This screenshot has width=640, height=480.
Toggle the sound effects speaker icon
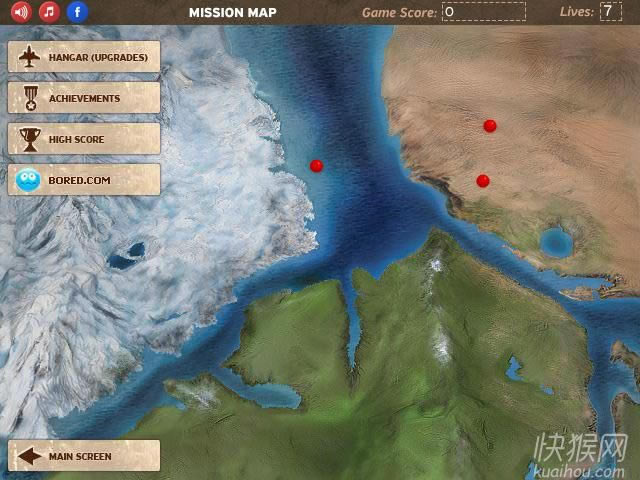[x=21, y=13]
